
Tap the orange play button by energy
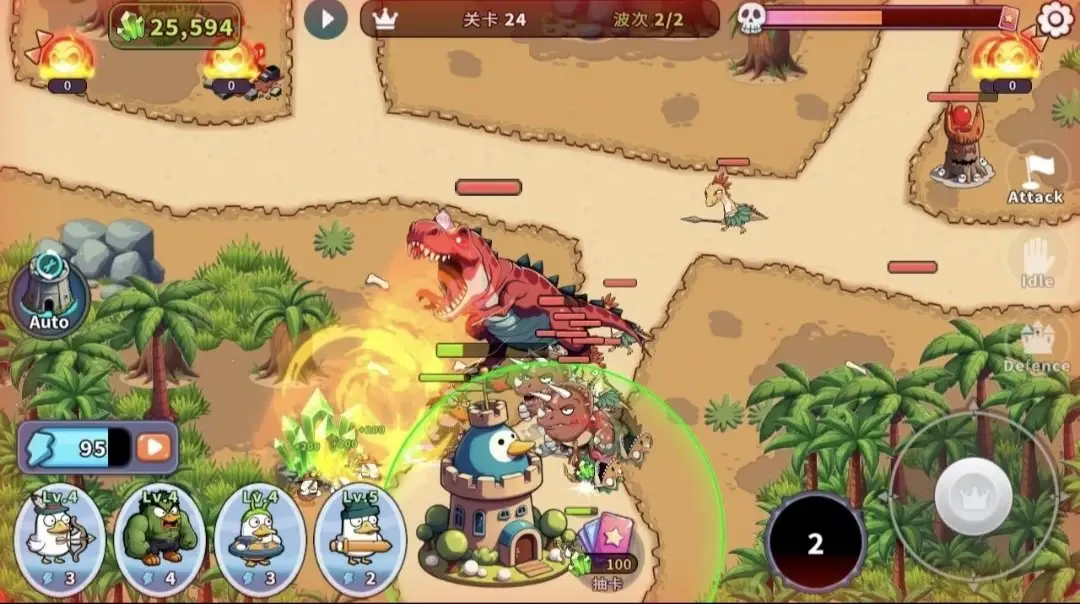click(x=154, y=447)
